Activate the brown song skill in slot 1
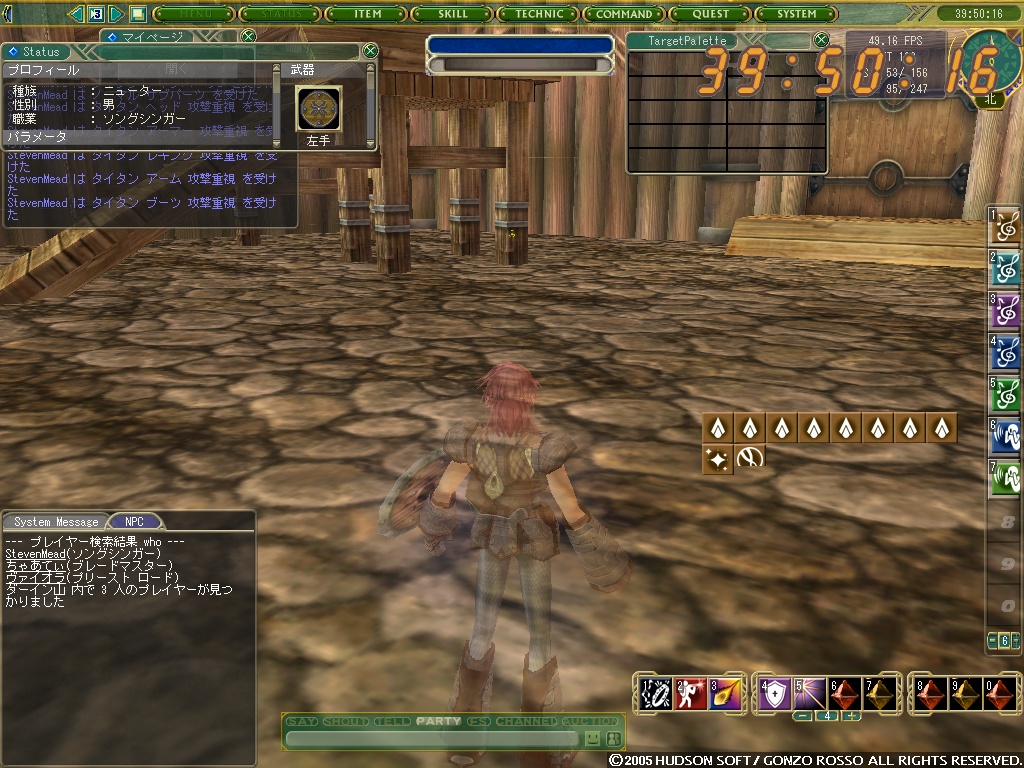 [x=1005, y=227]
